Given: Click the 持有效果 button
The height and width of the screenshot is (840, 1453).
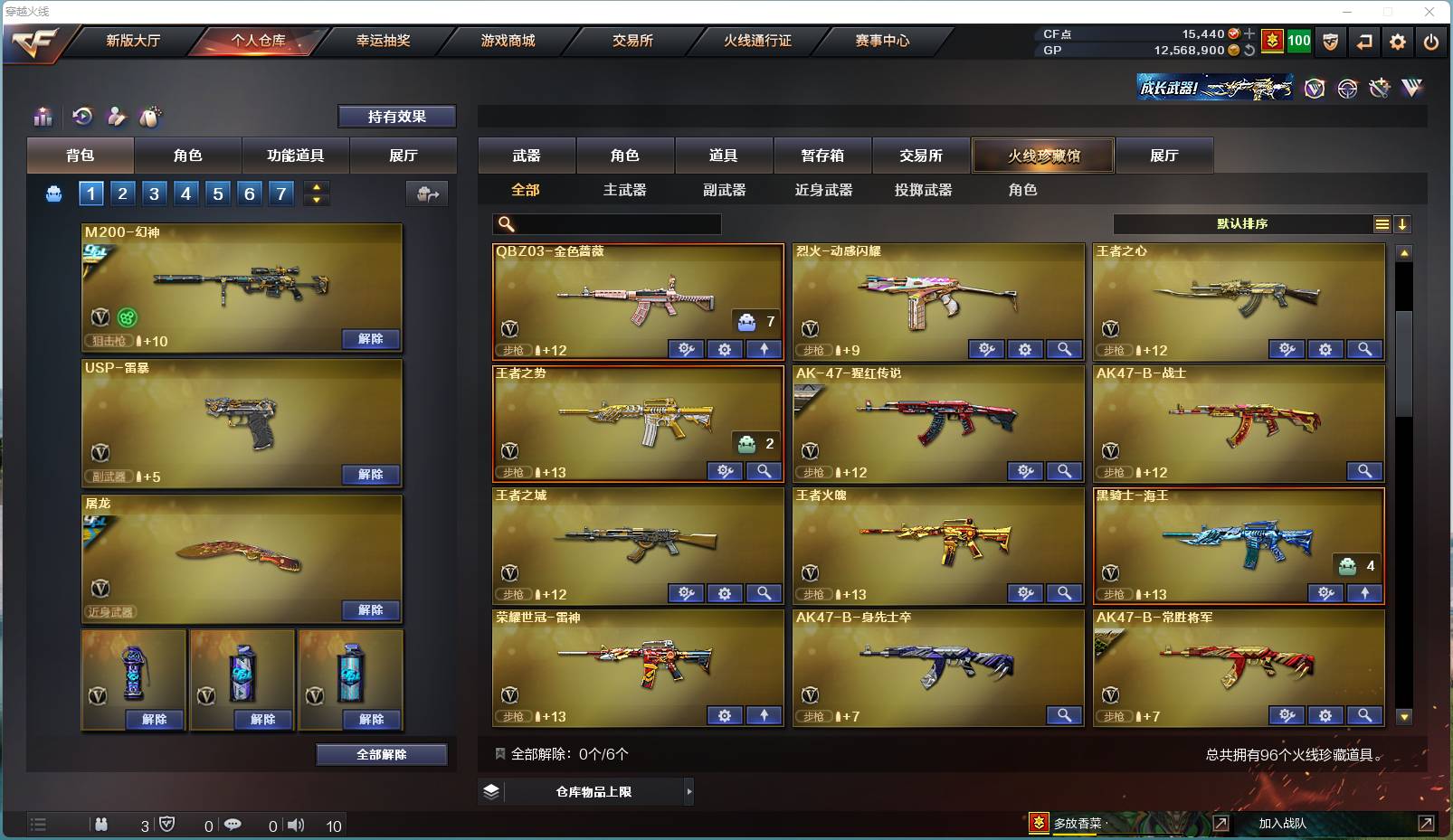Looking at the screenshot, I should point(396,117).
